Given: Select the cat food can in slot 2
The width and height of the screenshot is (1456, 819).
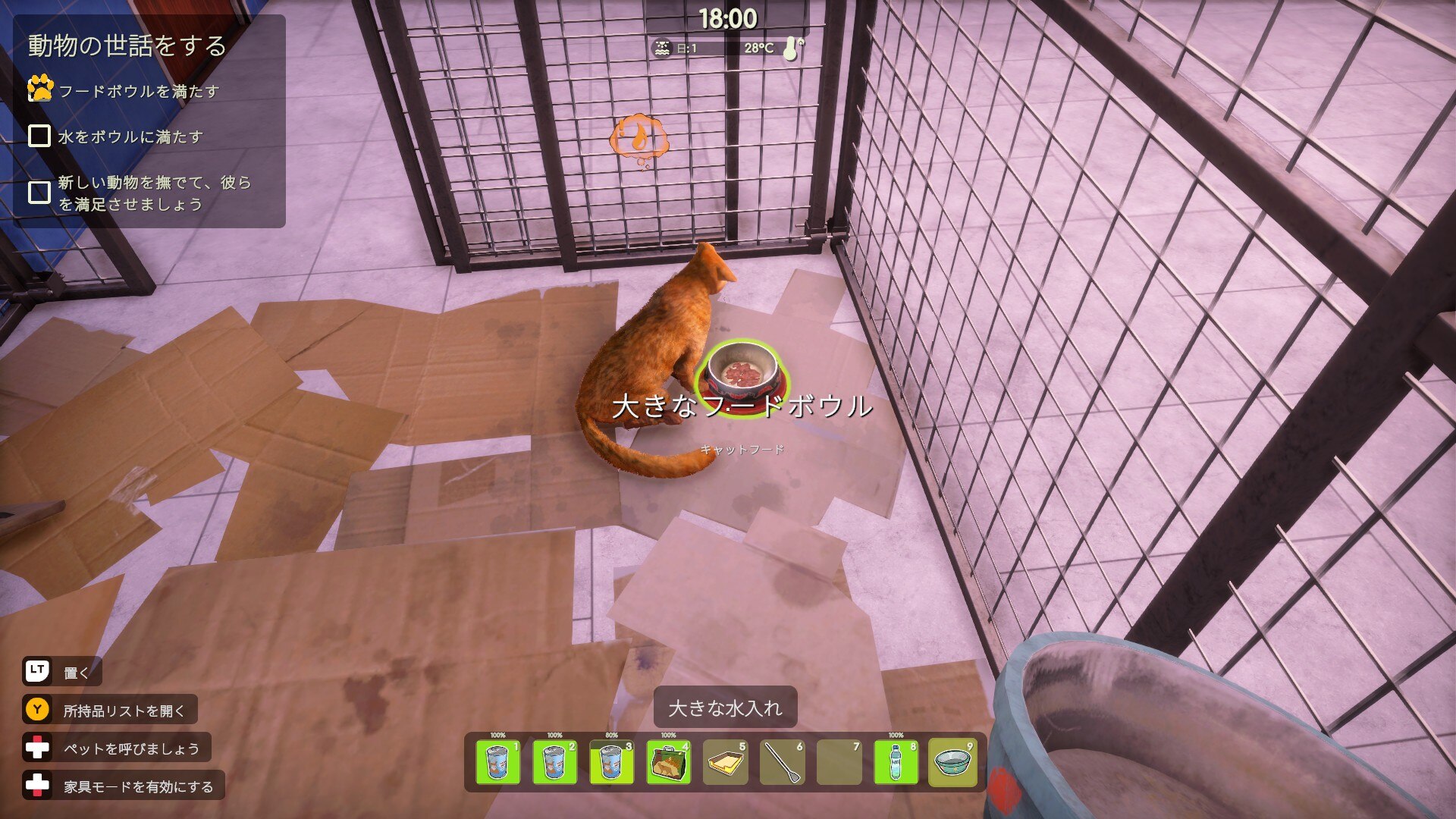Looking at the screenshot, I should pyautogui.click(x=554, y=762).
